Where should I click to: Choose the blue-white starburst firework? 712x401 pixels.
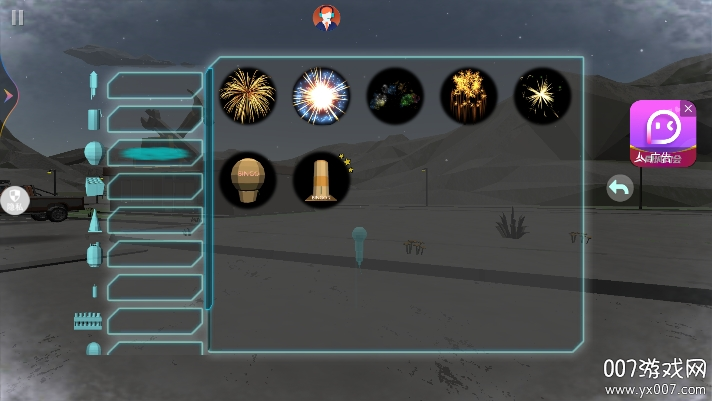tap(321, 96)
